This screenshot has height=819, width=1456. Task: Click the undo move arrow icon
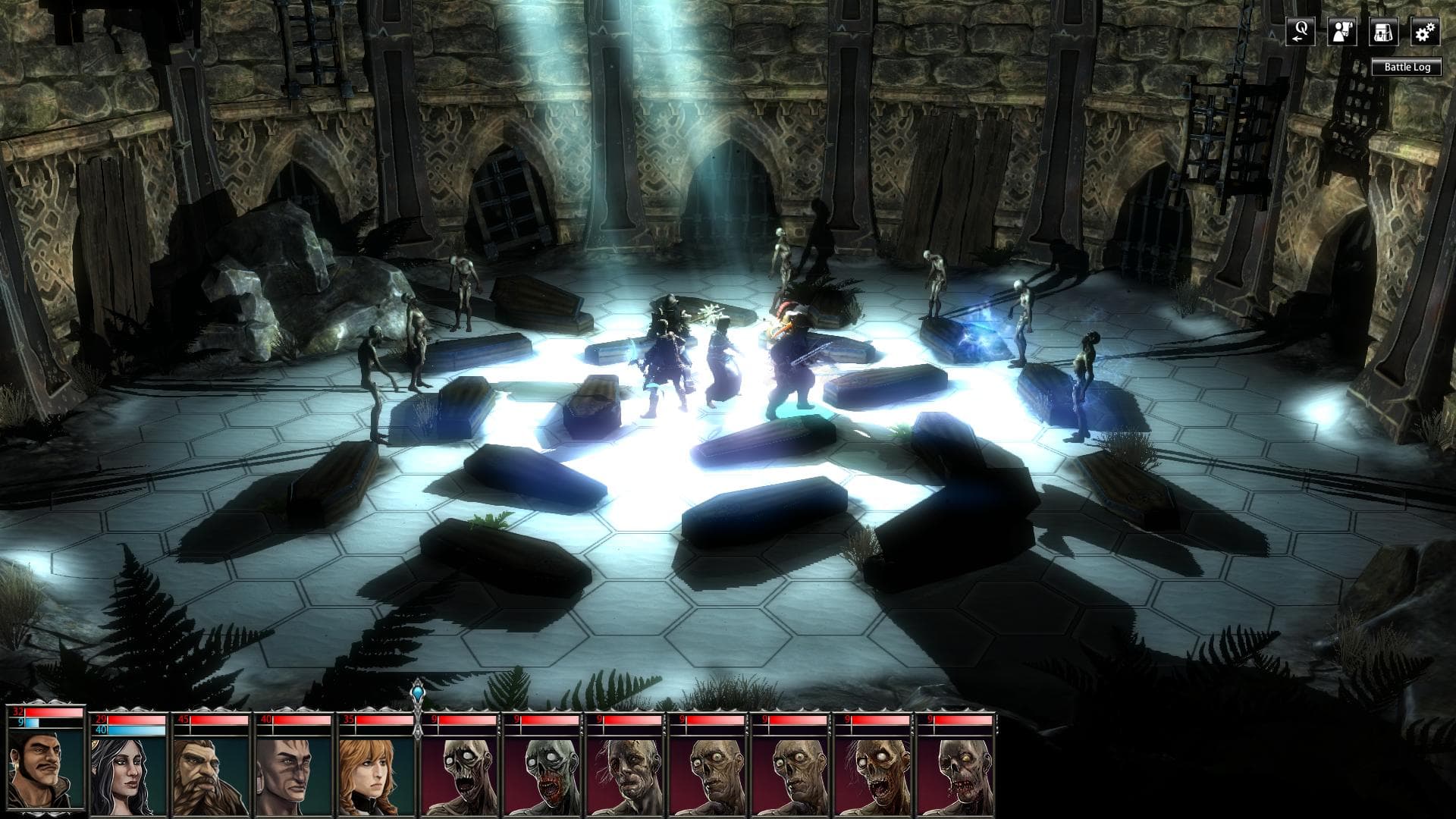tap(1299, 32)
